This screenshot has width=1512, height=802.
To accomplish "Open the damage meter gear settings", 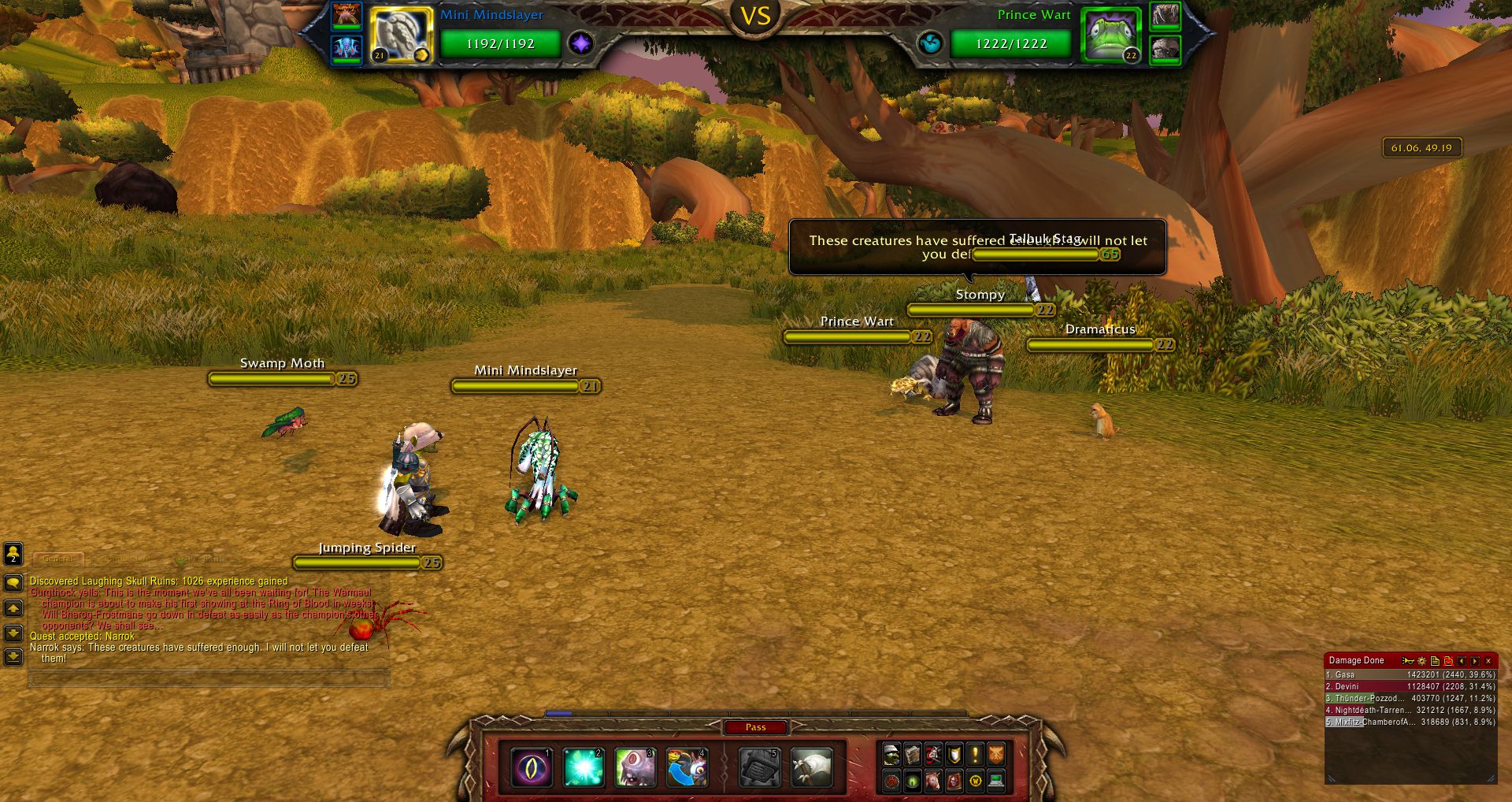I will tap(1421, 661).
